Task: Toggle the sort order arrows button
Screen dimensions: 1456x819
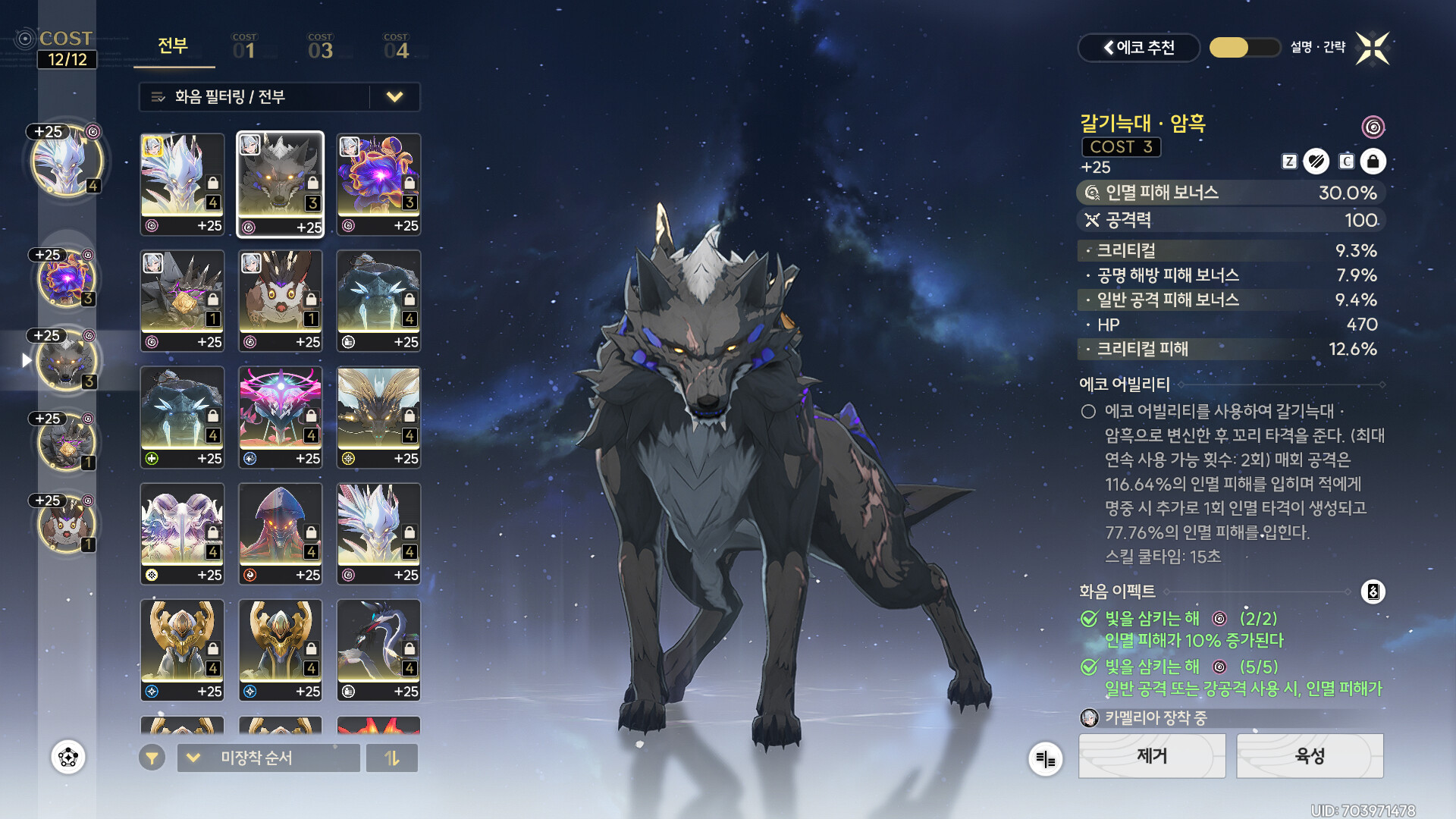Action: [x=392, y=758]
